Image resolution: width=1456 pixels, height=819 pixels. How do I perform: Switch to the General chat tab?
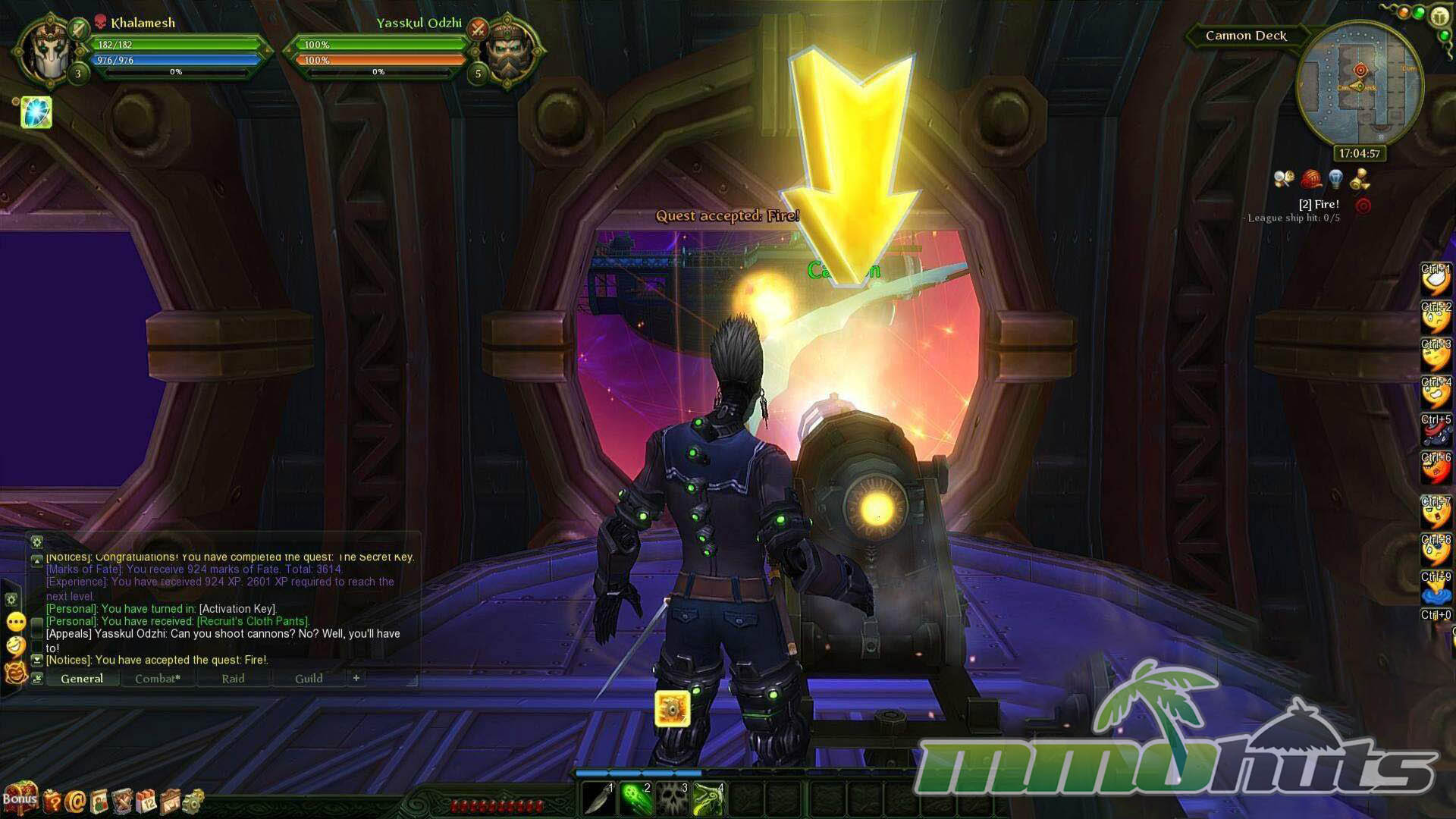pos(82,679)
